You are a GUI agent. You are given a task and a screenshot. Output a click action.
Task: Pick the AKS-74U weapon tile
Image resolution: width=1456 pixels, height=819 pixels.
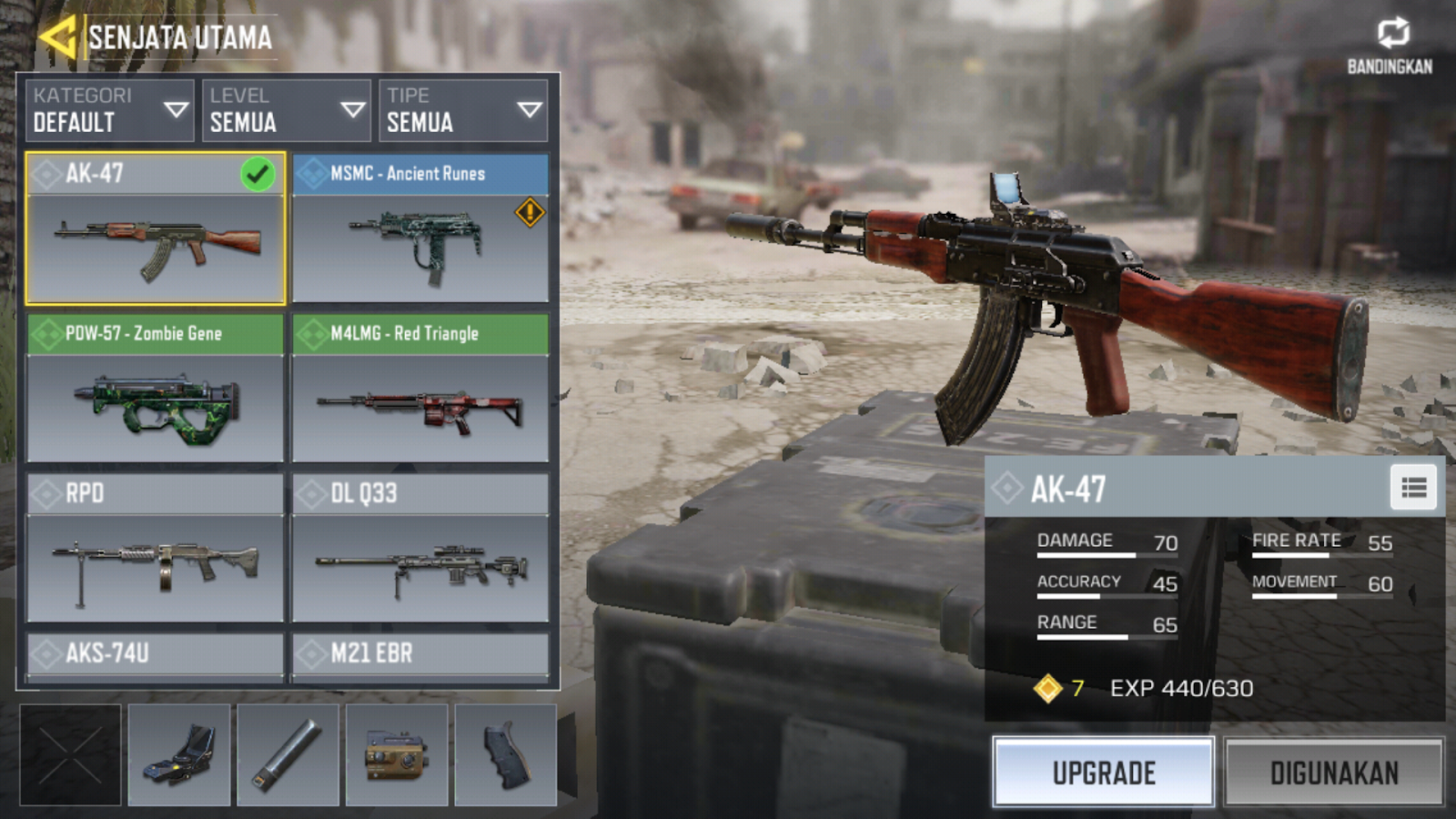click(156, 655)
